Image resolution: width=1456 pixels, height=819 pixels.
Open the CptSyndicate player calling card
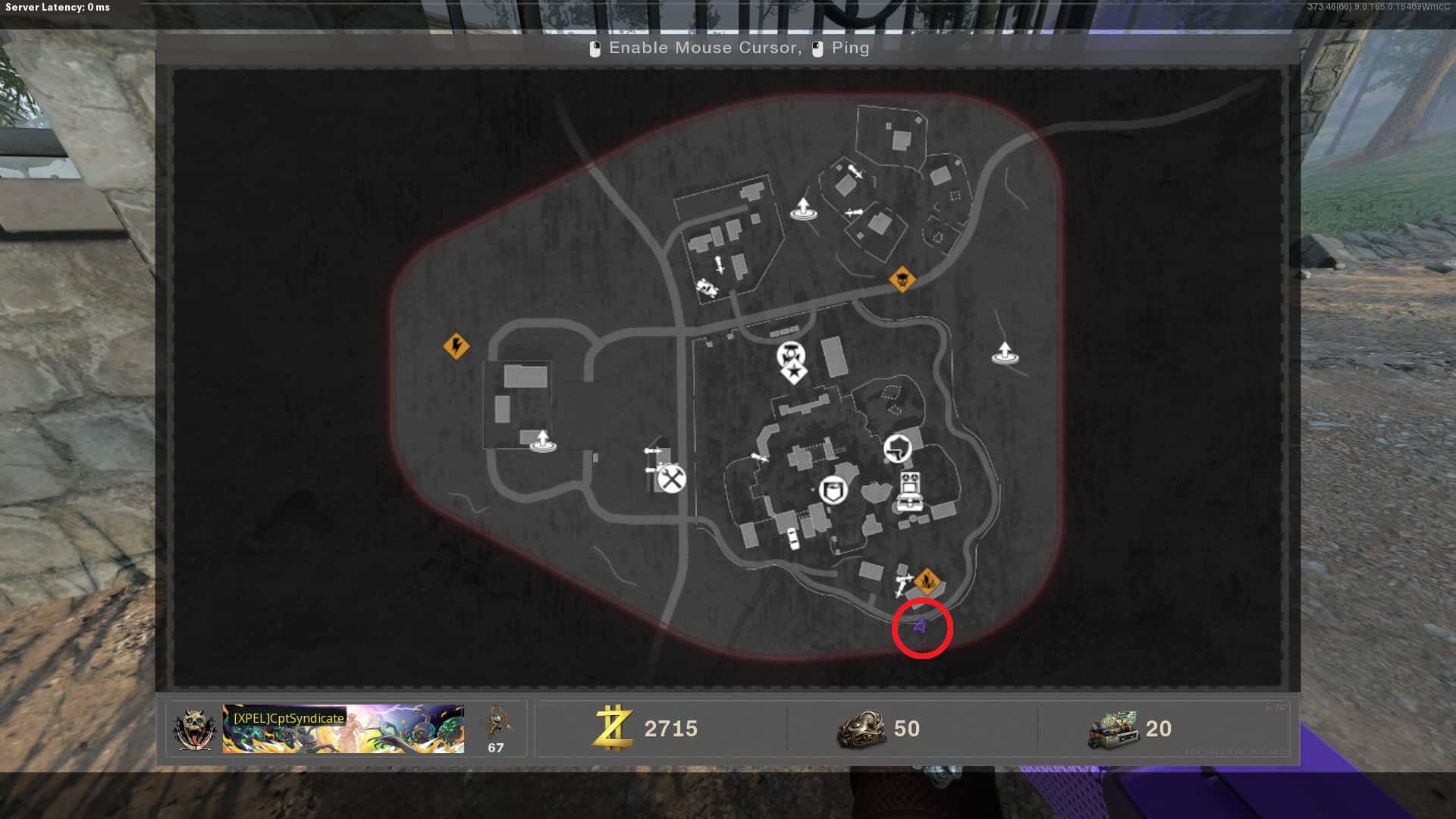pyautogui.click(x=343, y=729)
